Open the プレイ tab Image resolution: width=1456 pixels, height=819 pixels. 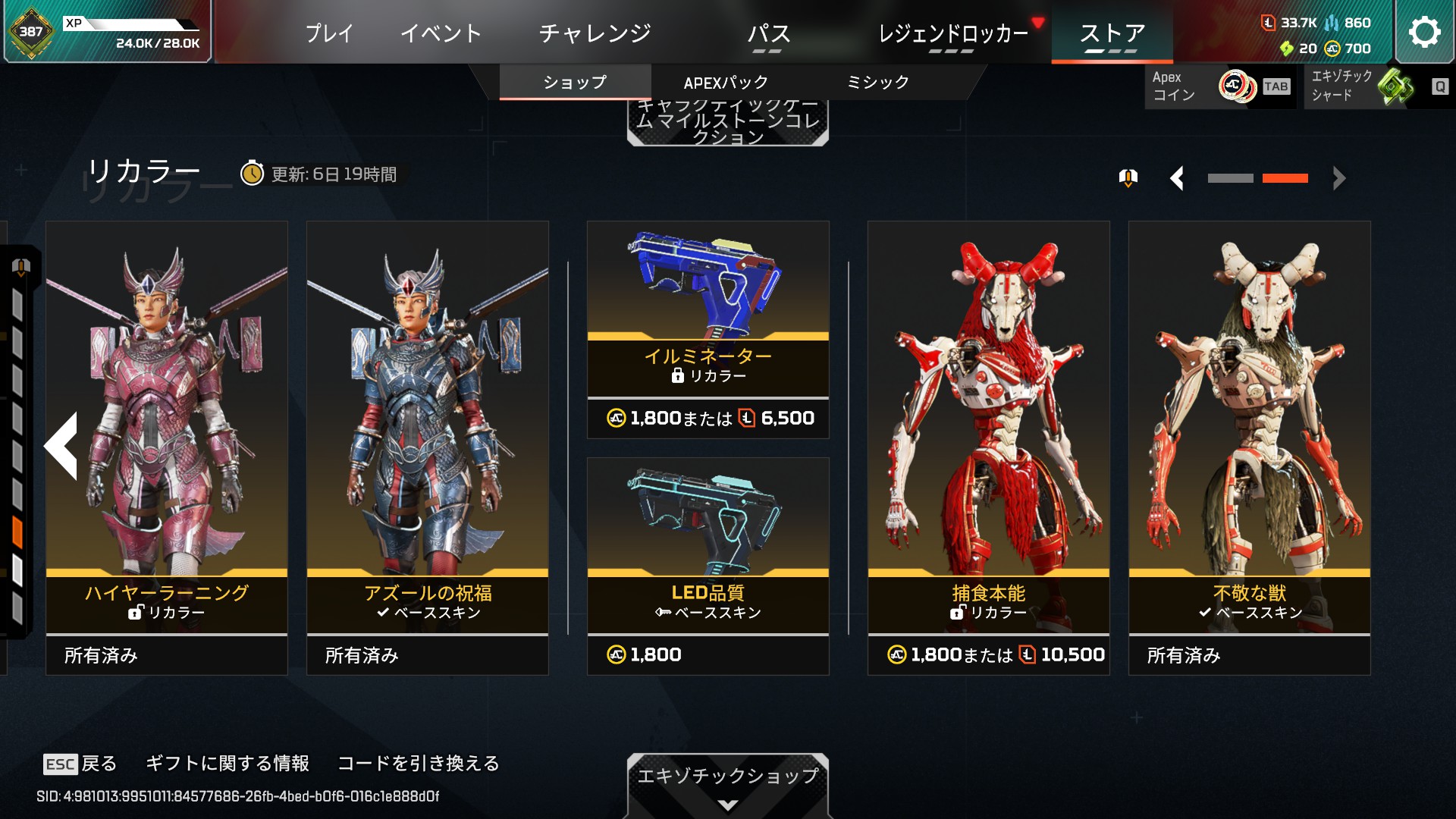click(329, 33)
